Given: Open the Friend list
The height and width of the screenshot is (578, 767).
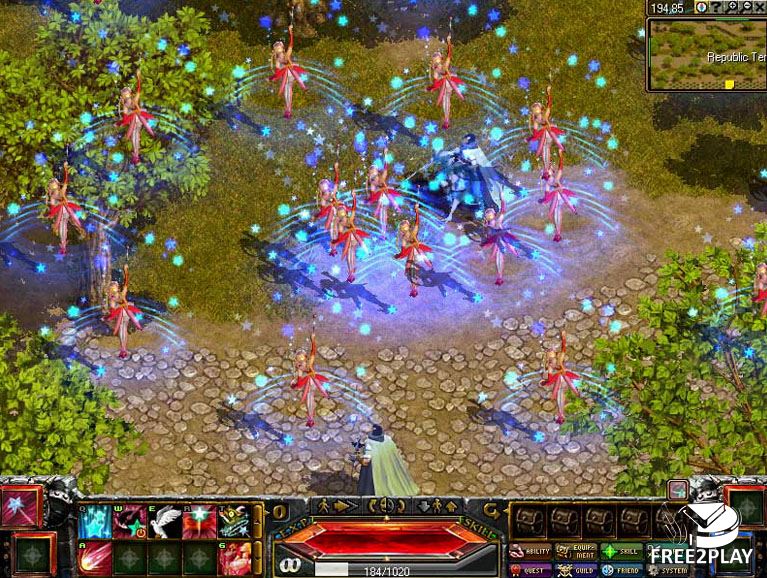Looking at the screenshot, I should (x=622, y=569).
